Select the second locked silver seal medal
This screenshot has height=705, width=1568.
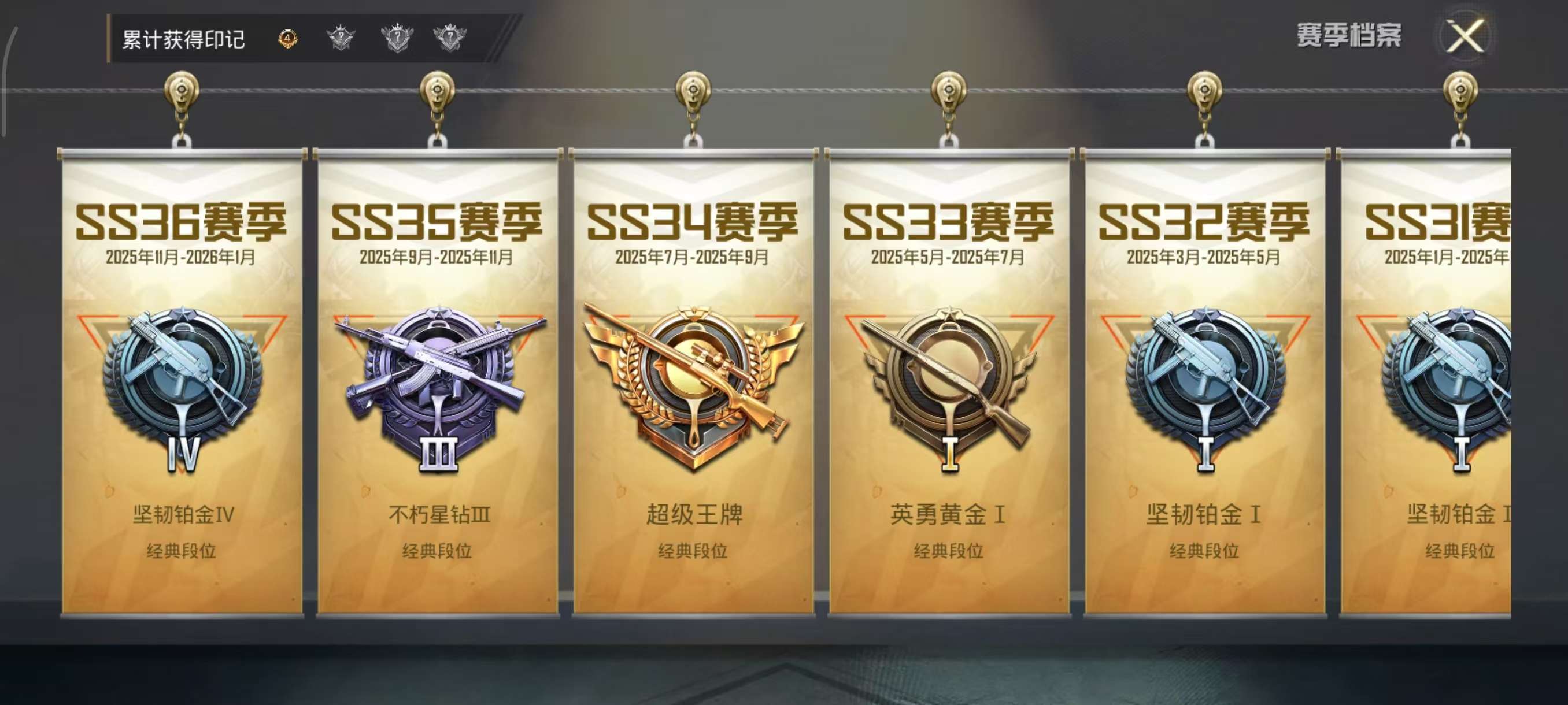click(x=396, y=38)
